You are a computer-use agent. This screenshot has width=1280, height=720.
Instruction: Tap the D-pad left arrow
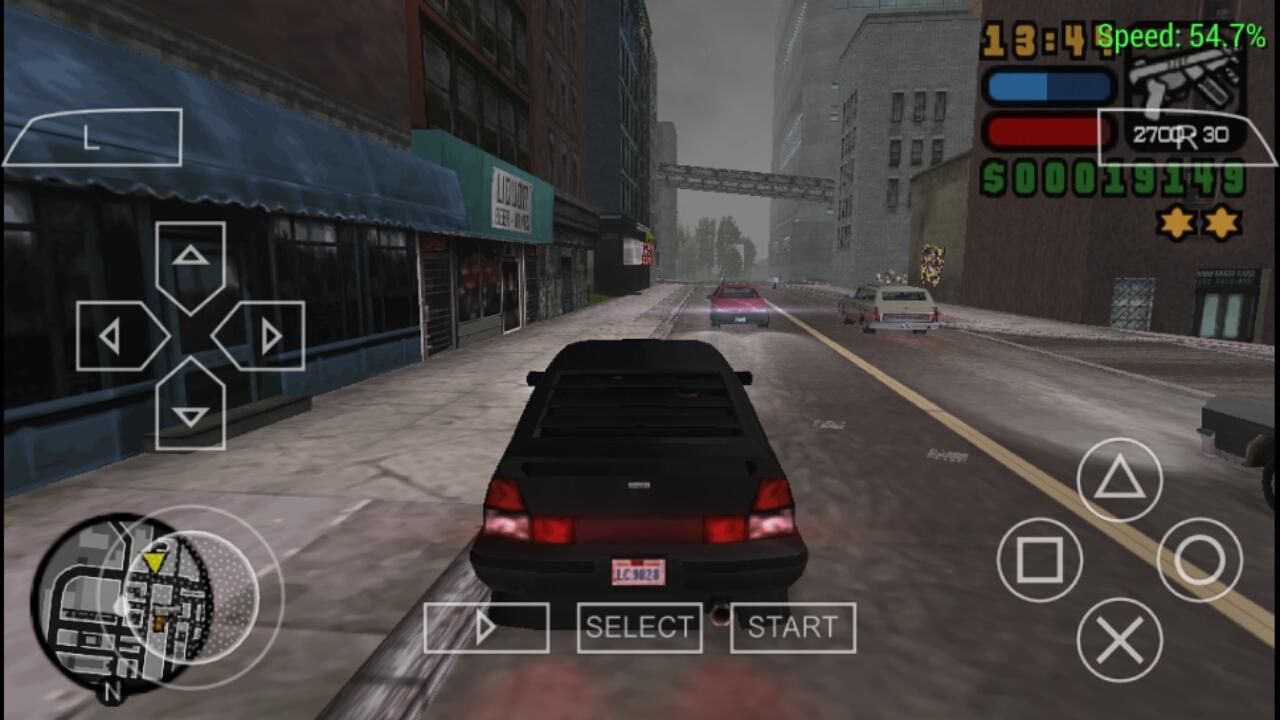tap(113, 336)
